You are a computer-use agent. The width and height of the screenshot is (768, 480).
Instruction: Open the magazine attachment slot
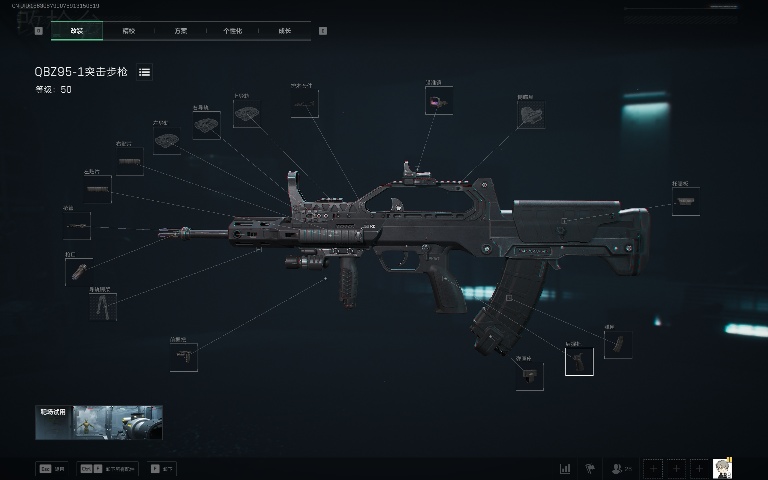click(x=617, y=344)
